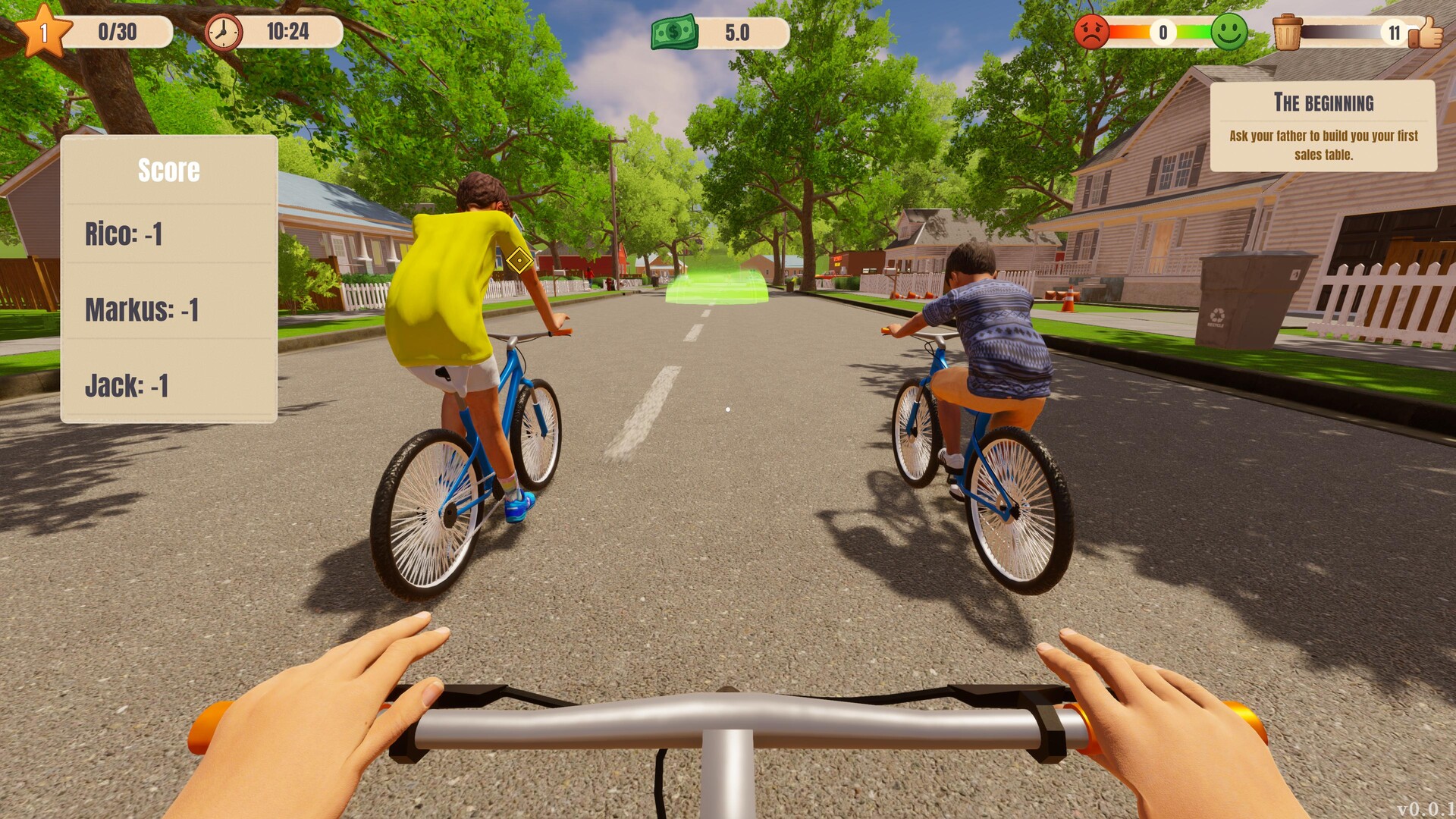Click the star level icon
1456x819 pixels.
(x=45, y=30)
